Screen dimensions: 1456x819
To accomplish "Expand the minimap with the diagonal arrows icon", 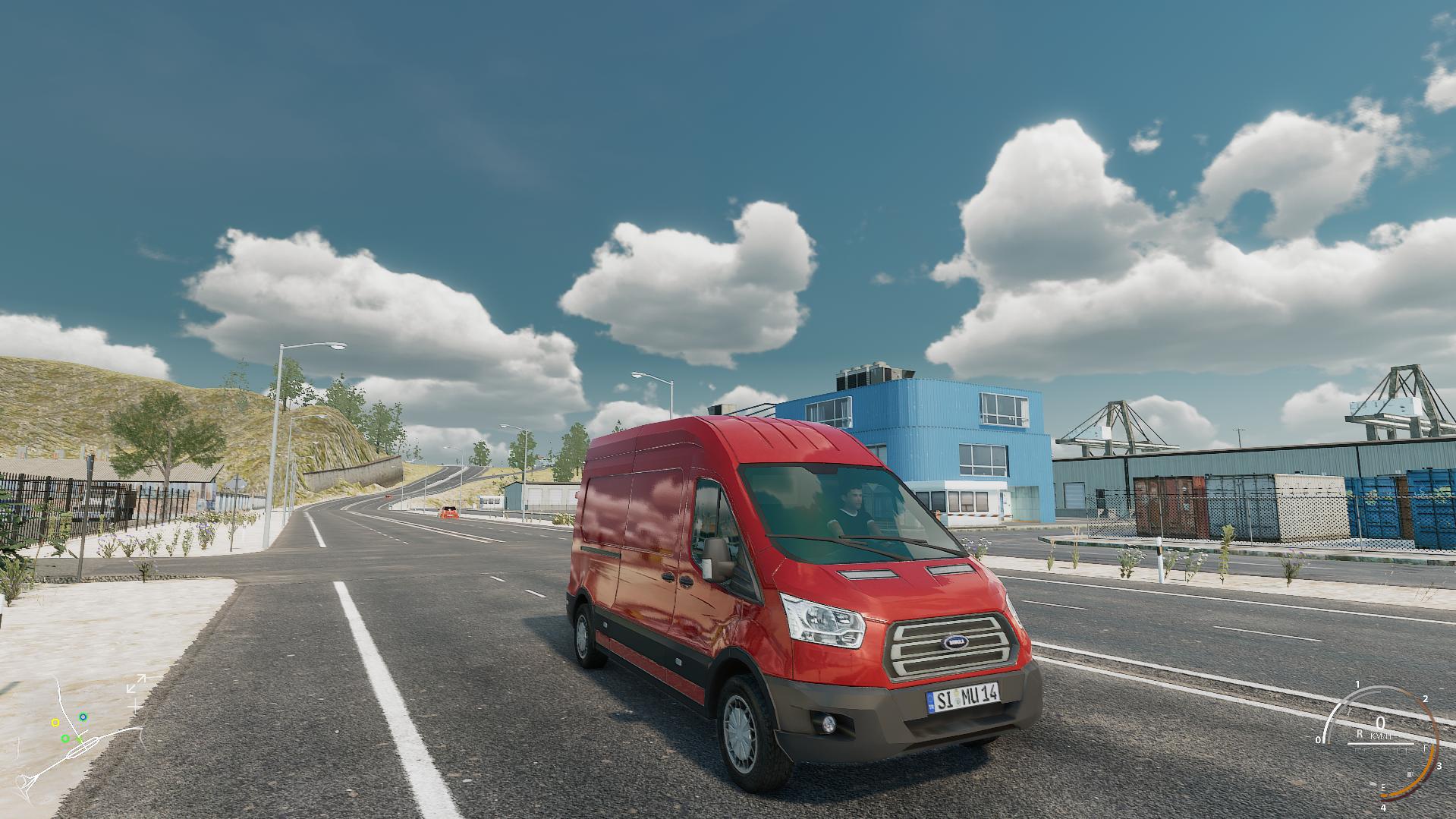I will click(x=136, y=685).
